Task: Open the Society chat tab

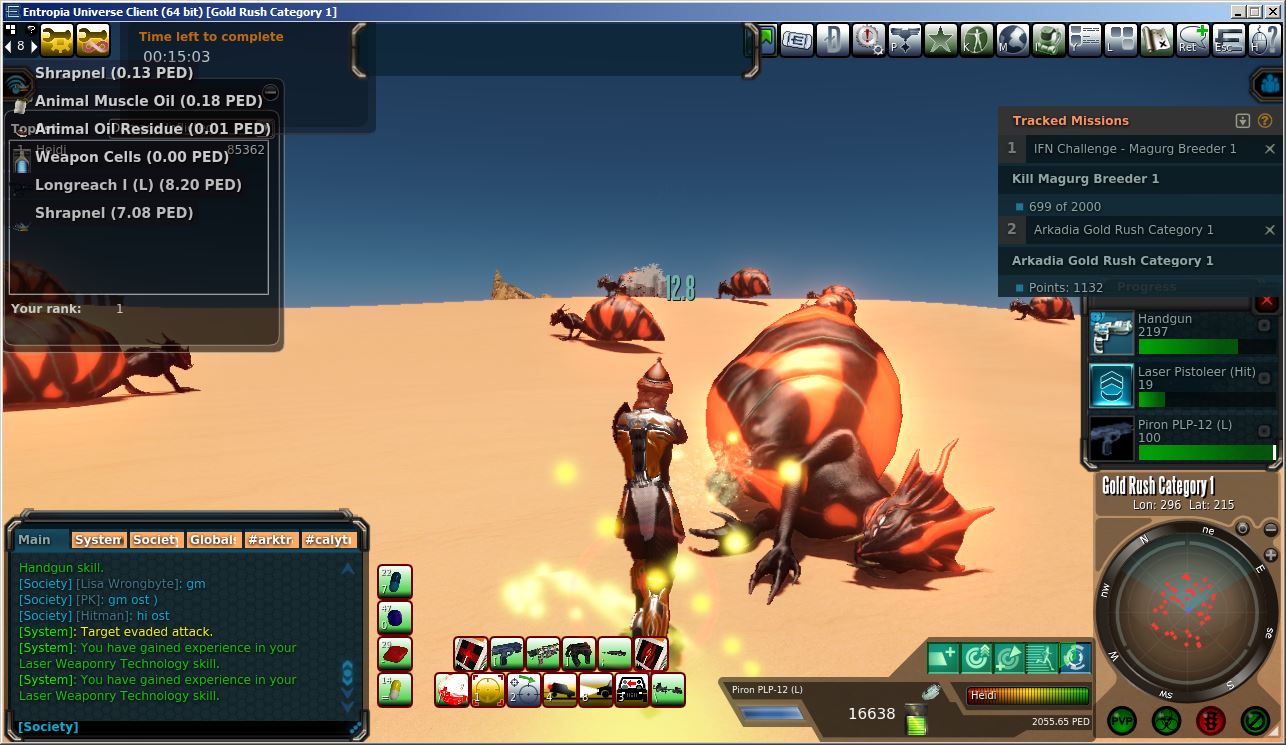Action: pos(156,540)
